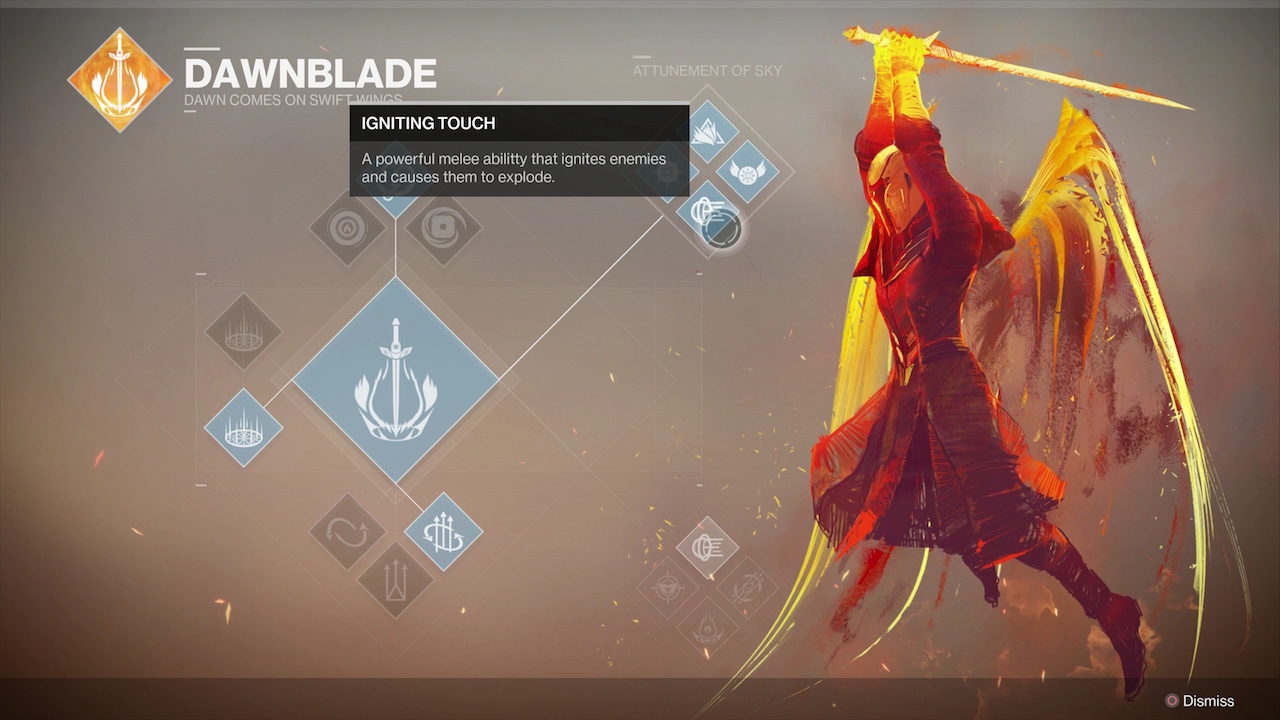Click the Dawnblade subclass emblem
1280x720 pixels.
pos(119,80)
